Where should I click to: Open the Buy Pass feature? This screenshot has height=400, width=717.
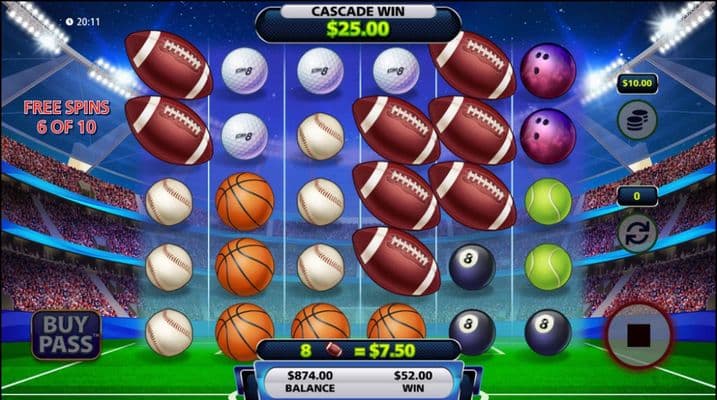tap(66, 336)
